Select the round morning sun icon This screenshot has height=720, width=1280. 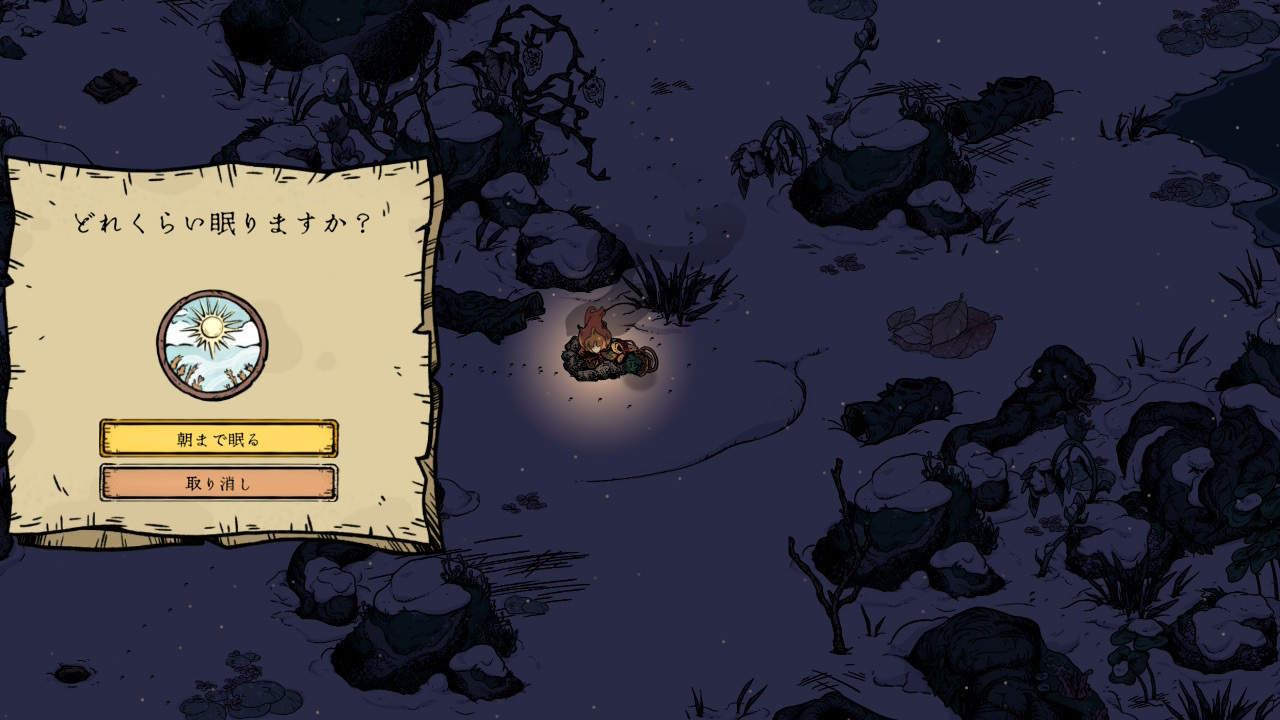point(212,345)
